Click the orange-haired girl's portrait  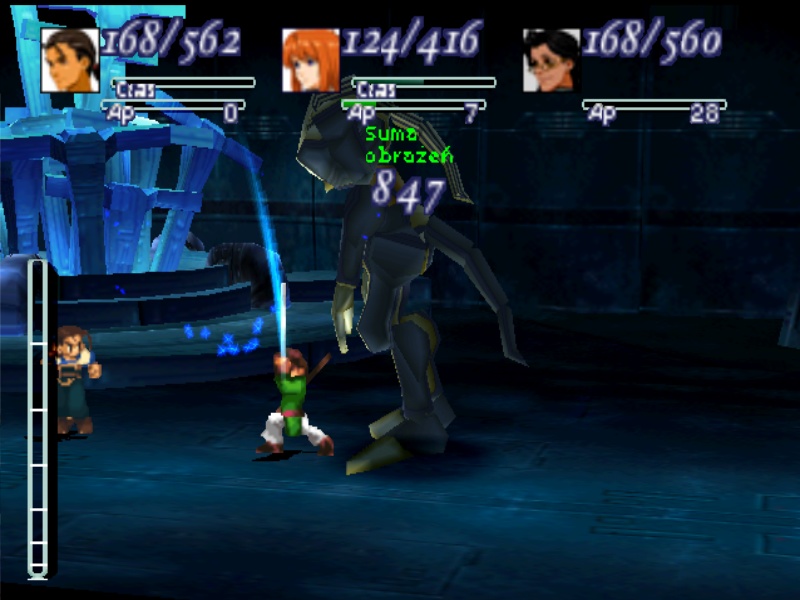point(311,60)
